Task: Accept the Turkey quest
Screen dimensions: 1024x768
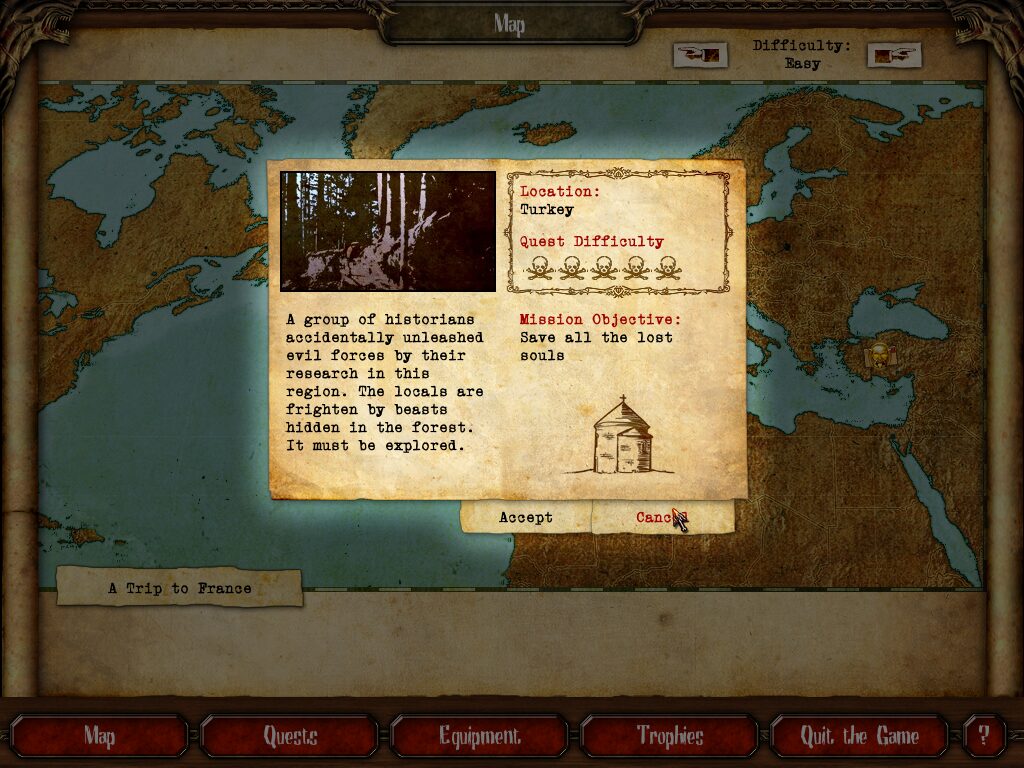Action: point(526,517)
